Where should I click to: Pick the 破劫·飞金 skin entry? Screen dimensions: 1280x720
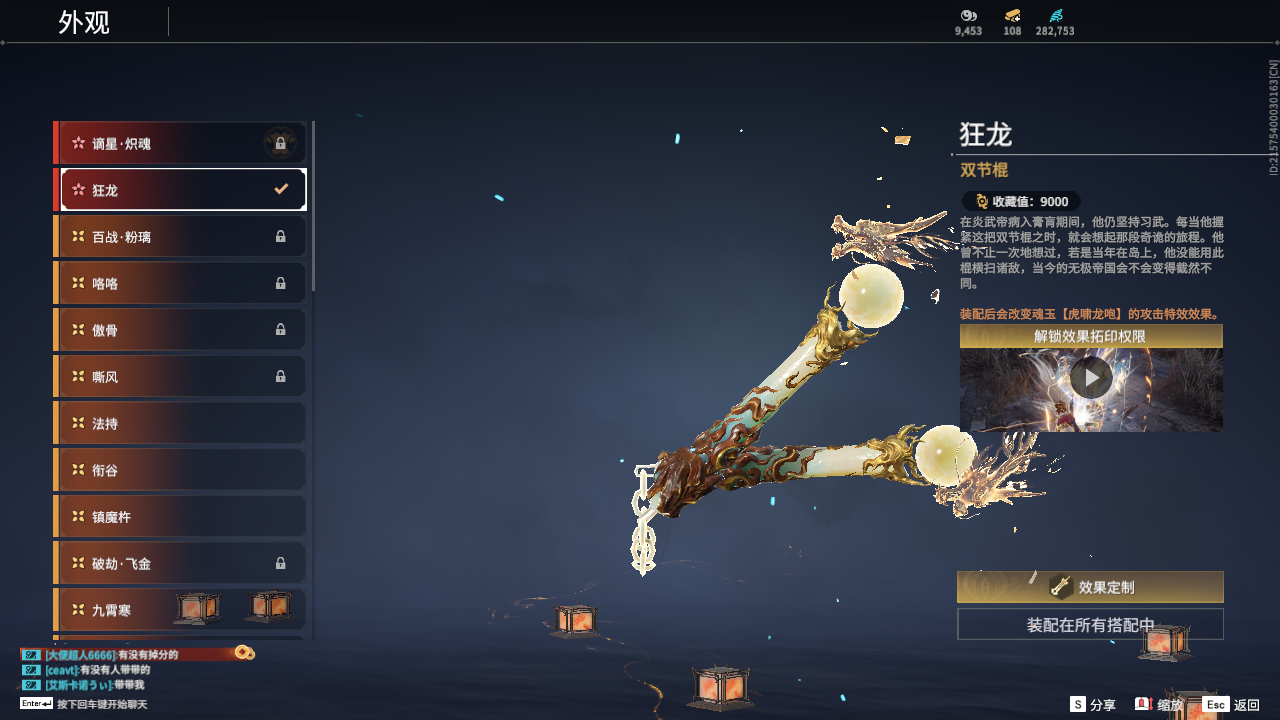[x=182, y=563]
